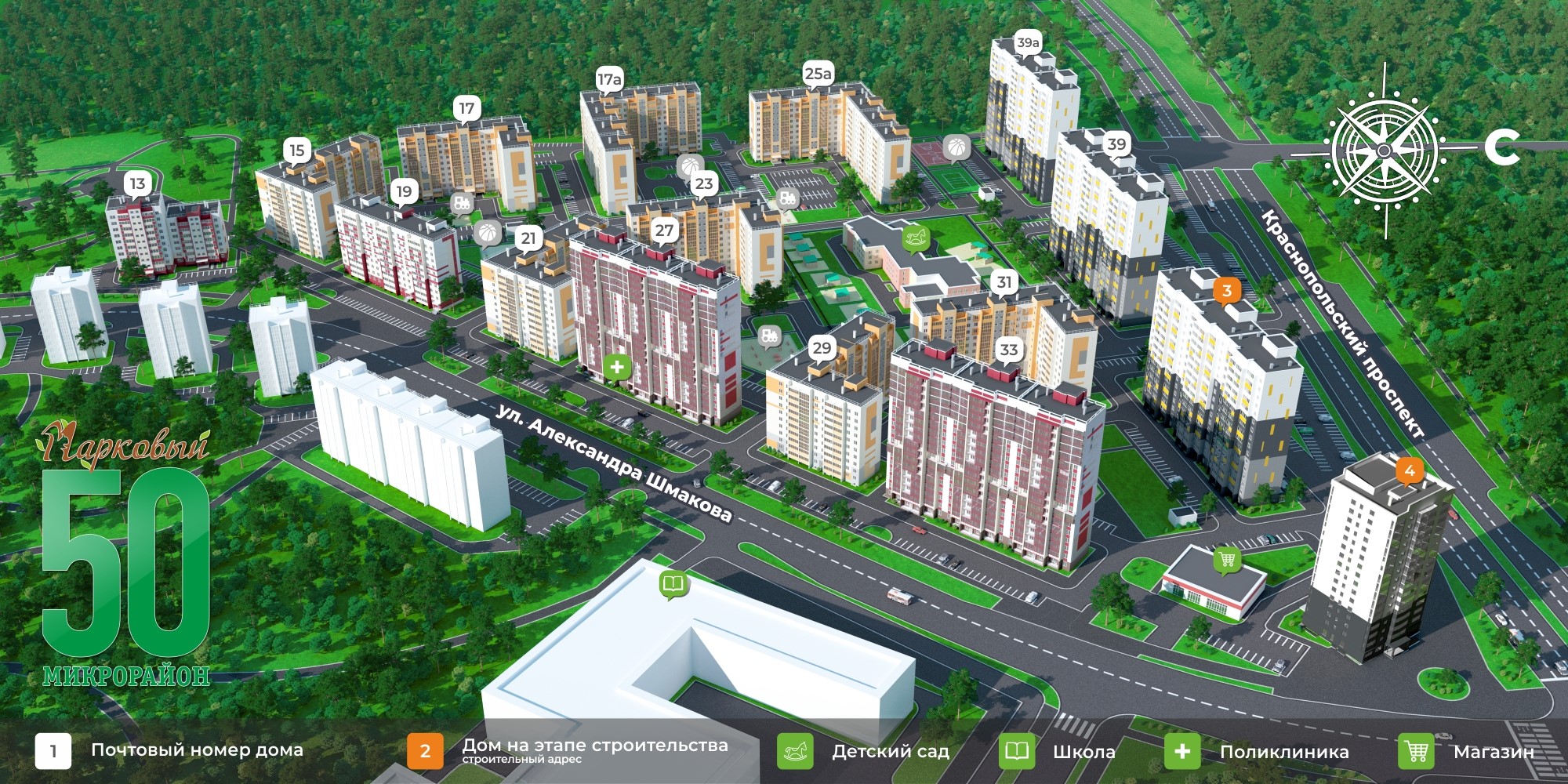Select the house 39a marker
This screenshot has width=1568, height=784.
[x=1027, y=43]
